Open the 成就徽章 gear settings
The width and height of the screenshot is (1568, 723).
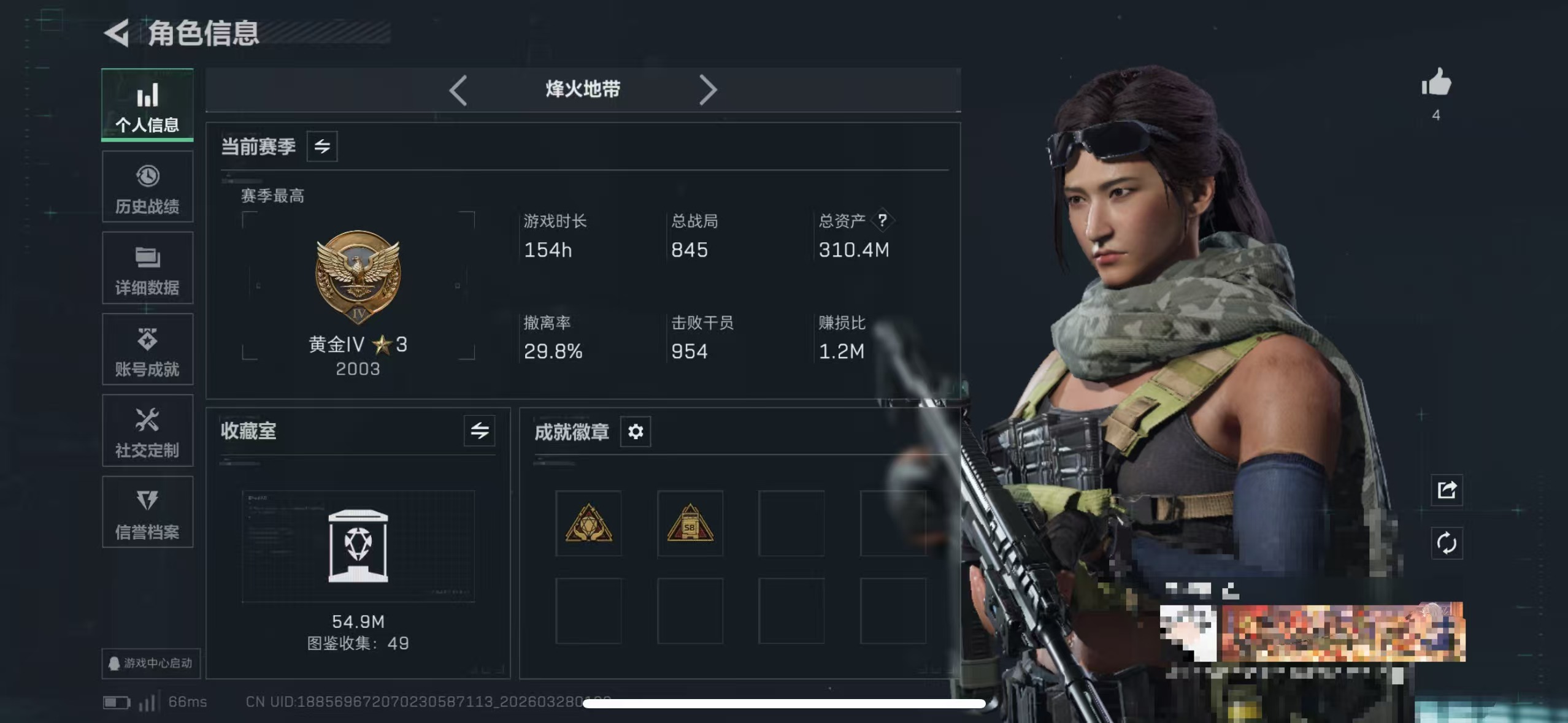[x=636, y=432]
